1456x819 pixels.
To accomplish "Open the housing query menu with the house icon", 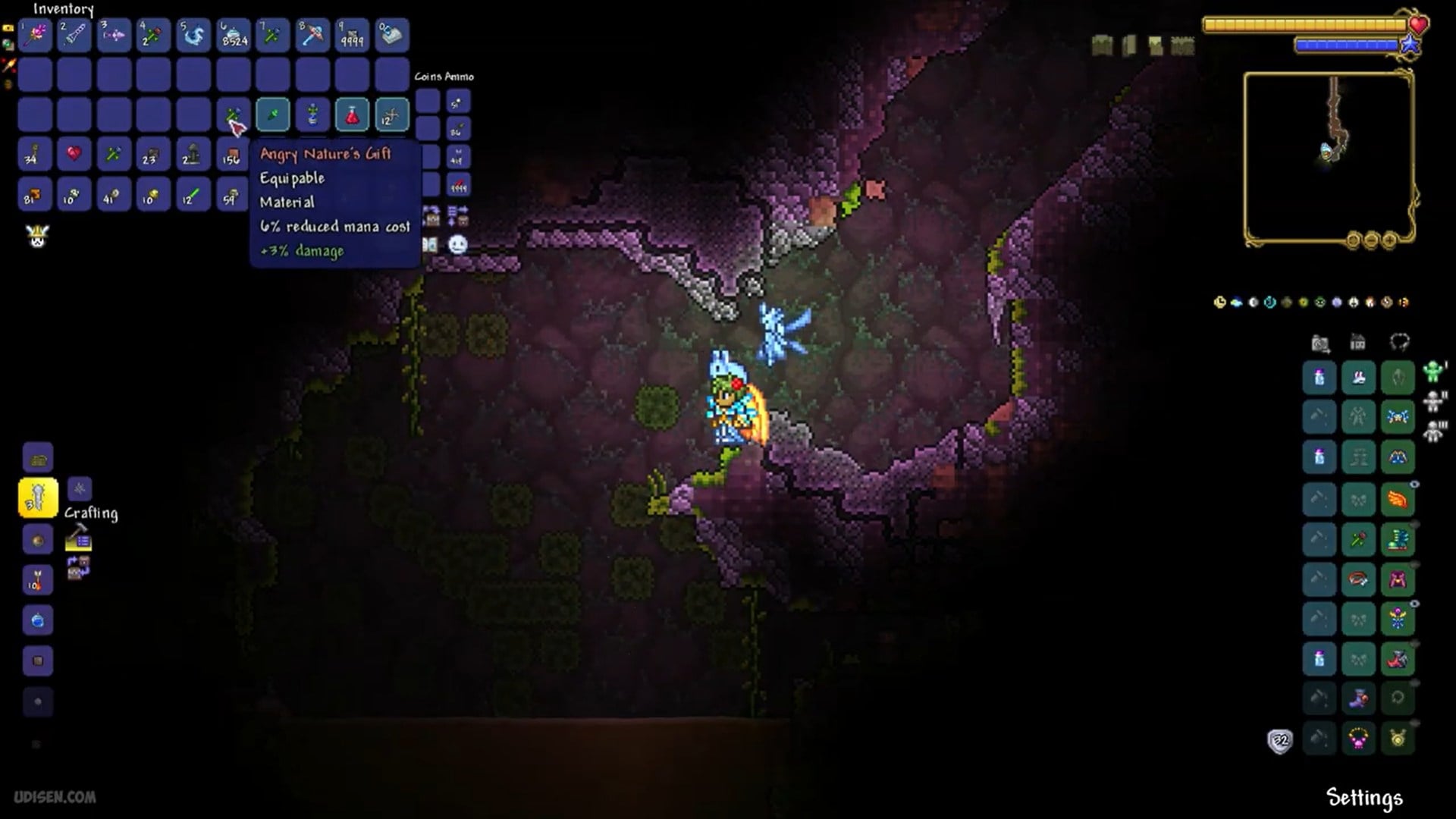I will point(1358,342).
